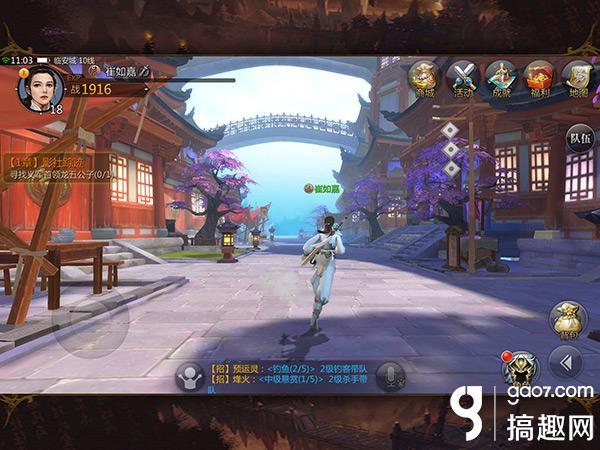This screenshot has width=600, height=450.
Task: Activate the microphone voice chat button
Action: [x=390, y=375]
